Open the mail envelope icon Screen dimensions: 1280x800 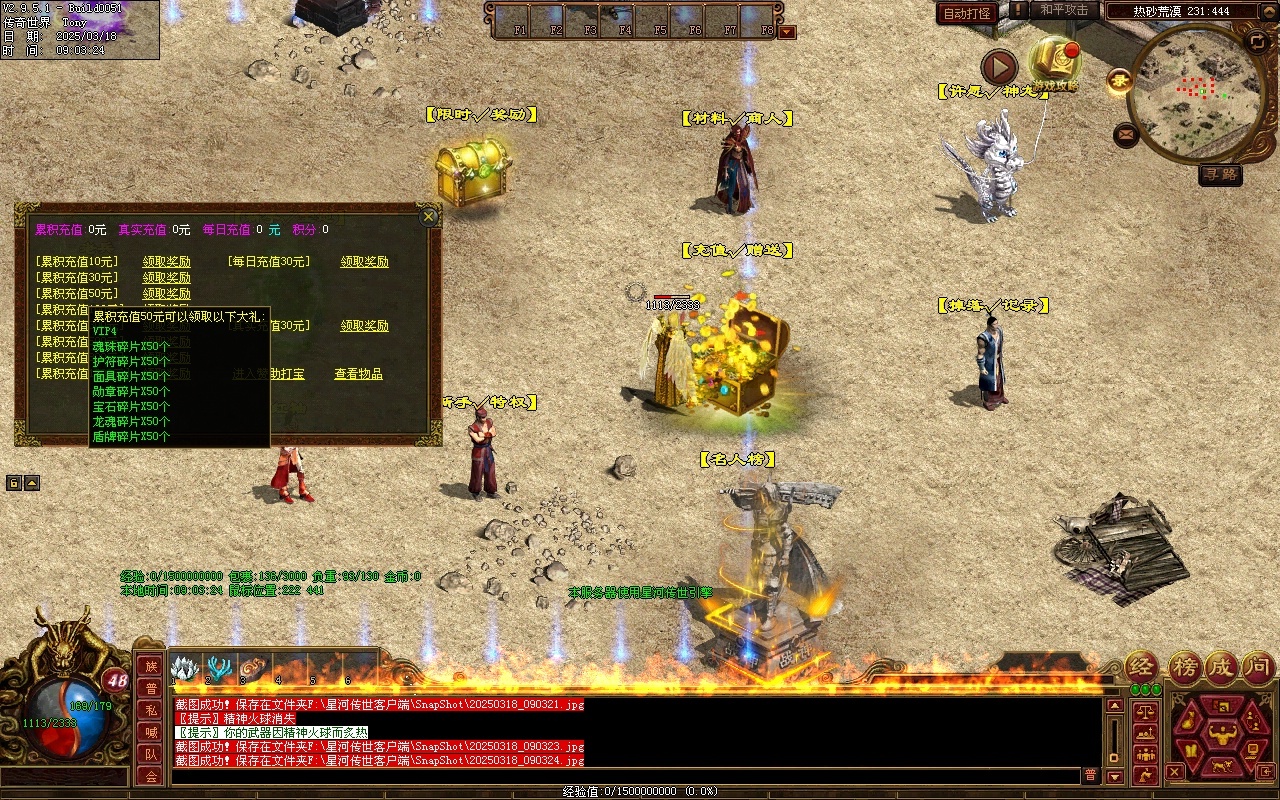(x=1127, y=133)
